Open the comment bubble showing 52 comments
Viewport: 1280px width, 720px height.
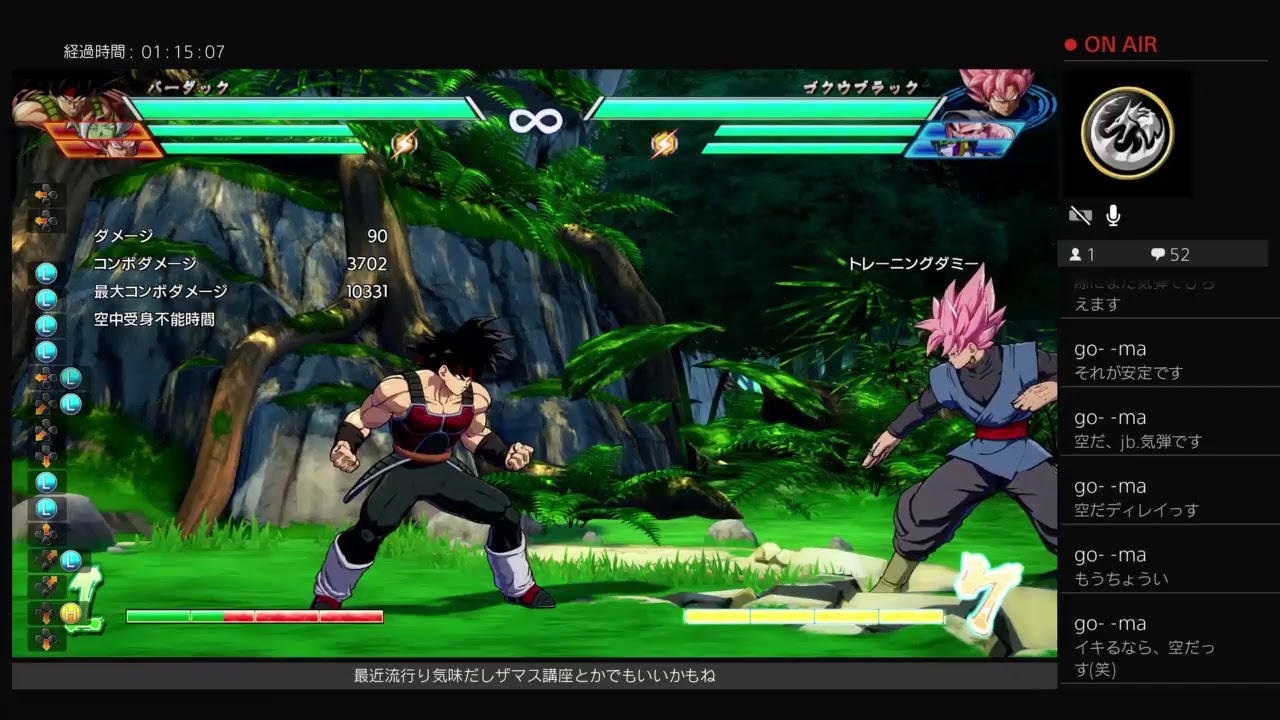(x=1160, y=254)
